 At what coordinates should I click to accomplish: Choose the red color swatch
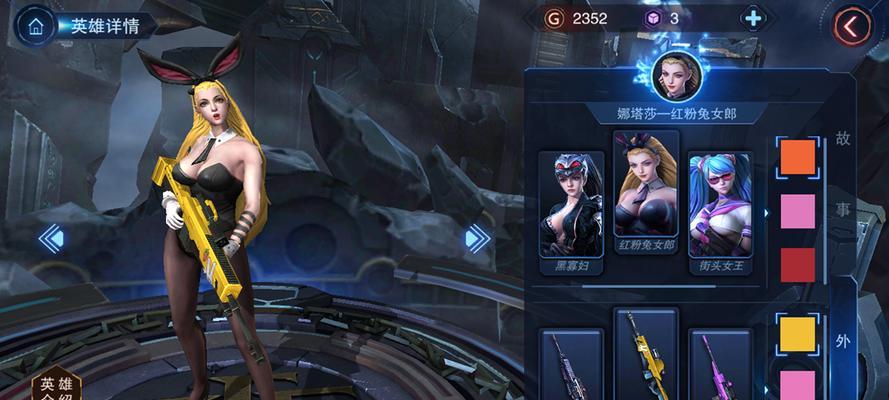coord(797,264)
